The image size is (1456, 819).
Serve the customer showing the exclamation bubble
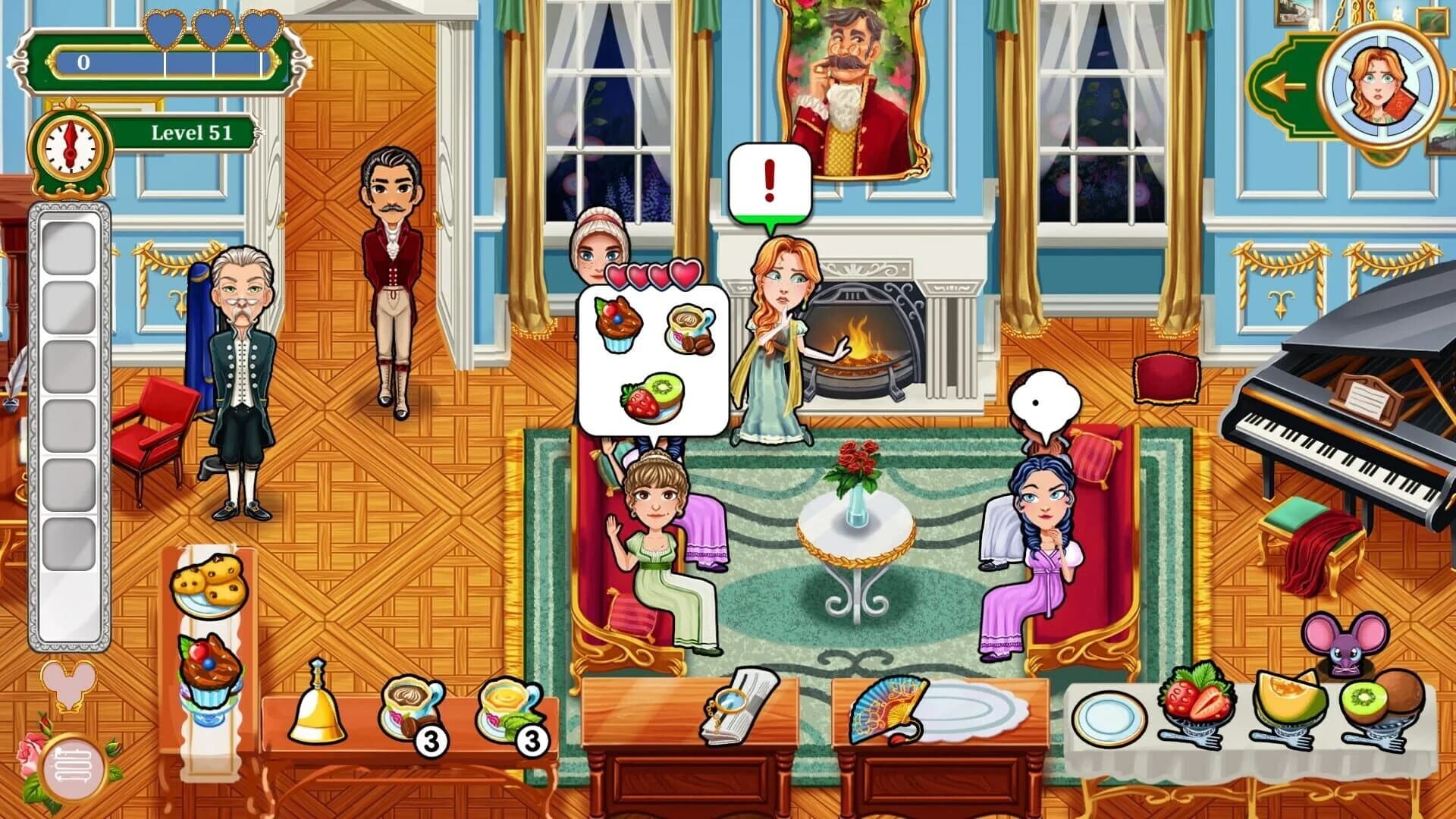pyautogui.click(x=773, y=341)
